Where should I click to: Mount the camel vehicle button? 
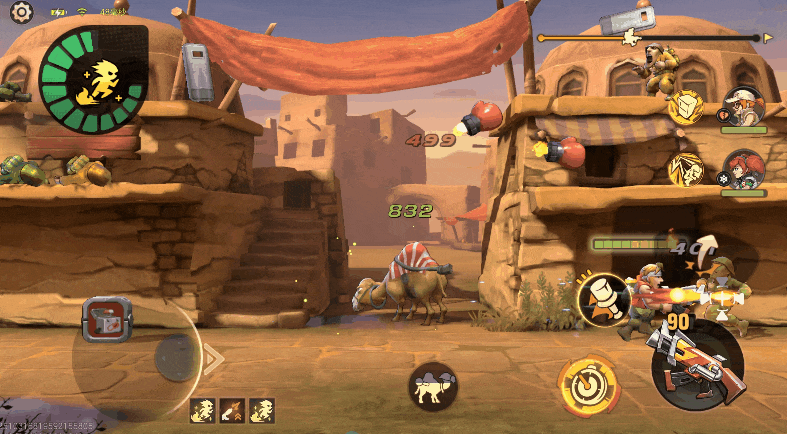click(433, 386)
